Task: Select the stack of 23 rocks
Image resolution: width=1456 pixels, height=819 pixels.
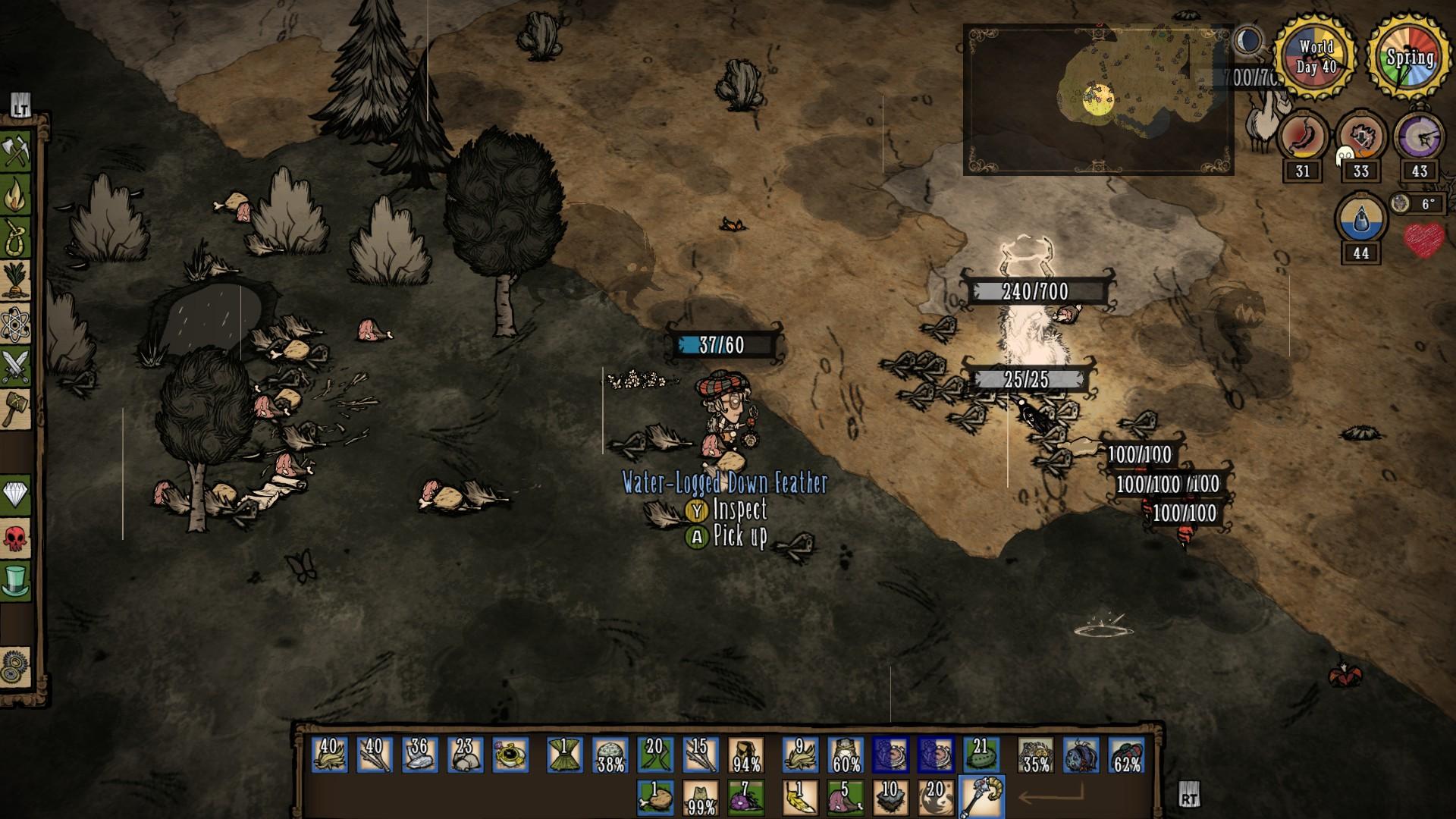Action: [x=465, y=755]
